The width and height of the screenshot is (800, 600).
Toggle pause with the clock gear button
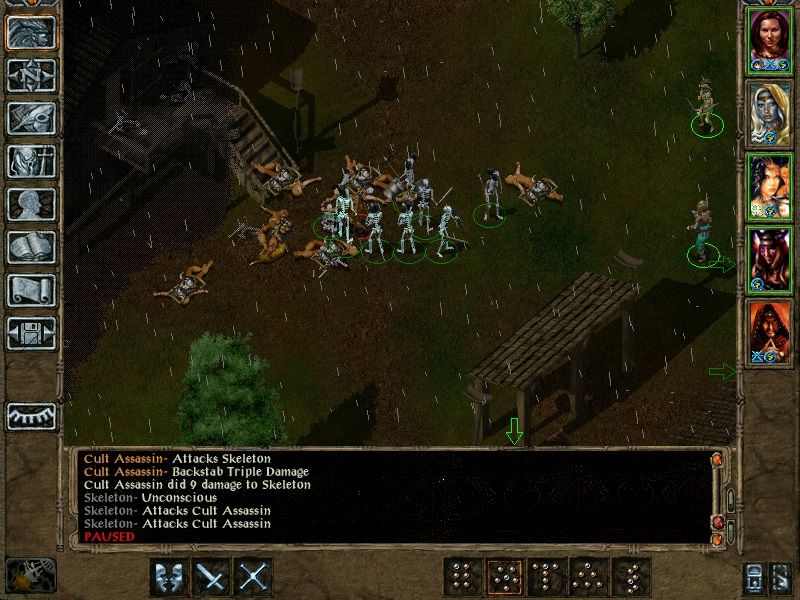[x=30, y=575]
